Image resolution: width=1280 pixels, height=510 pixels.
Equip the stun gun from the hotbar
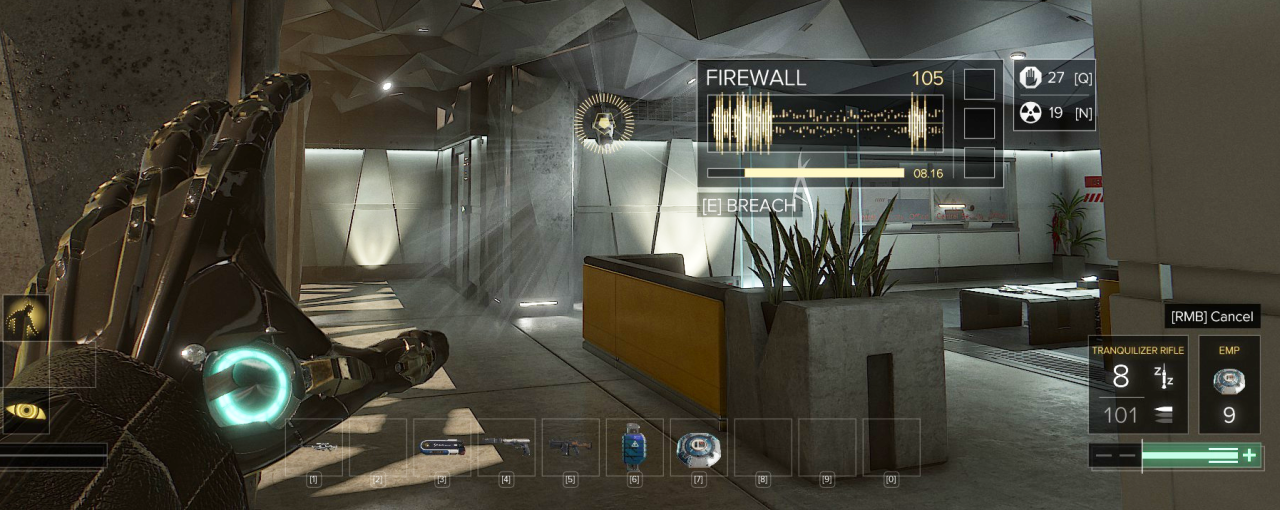click(x=442, y=447)
